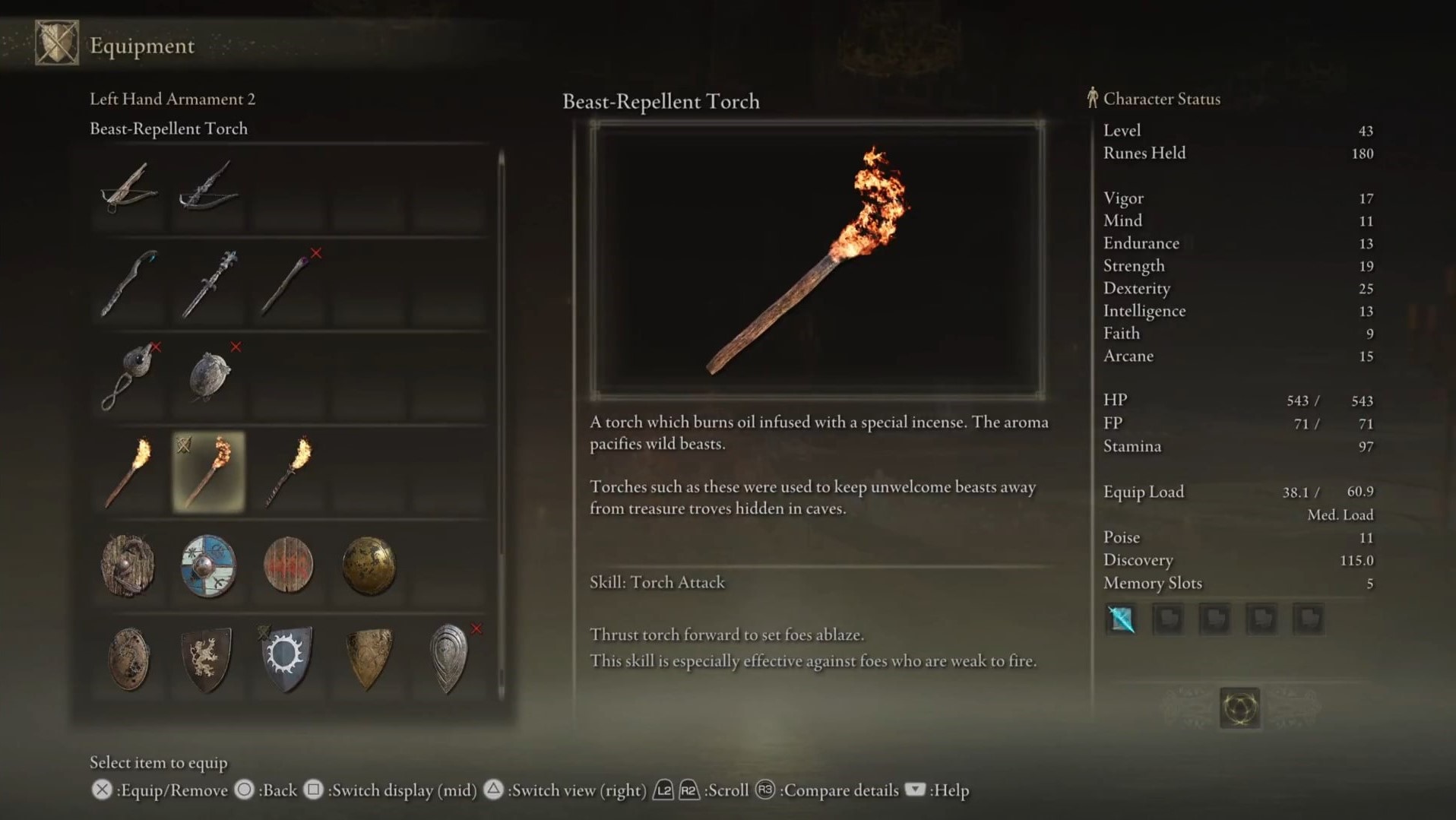Toggle equip on the third torch slot
This screenshot has height=820, width=1456.
click(289, 471)
